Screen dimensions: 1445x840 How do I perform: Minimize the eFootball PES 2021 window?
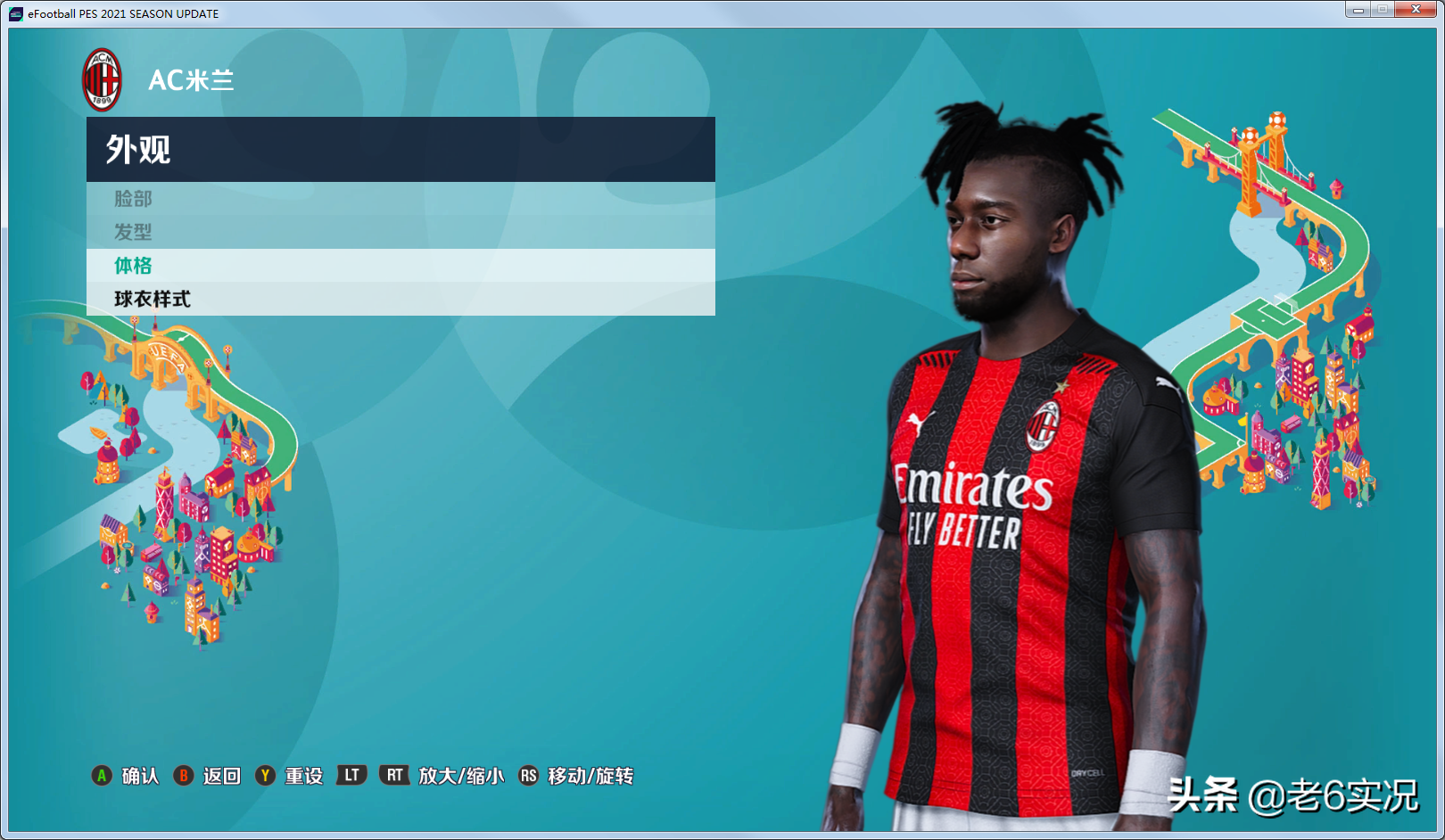pyautogui.click(x=1358, y=10)
